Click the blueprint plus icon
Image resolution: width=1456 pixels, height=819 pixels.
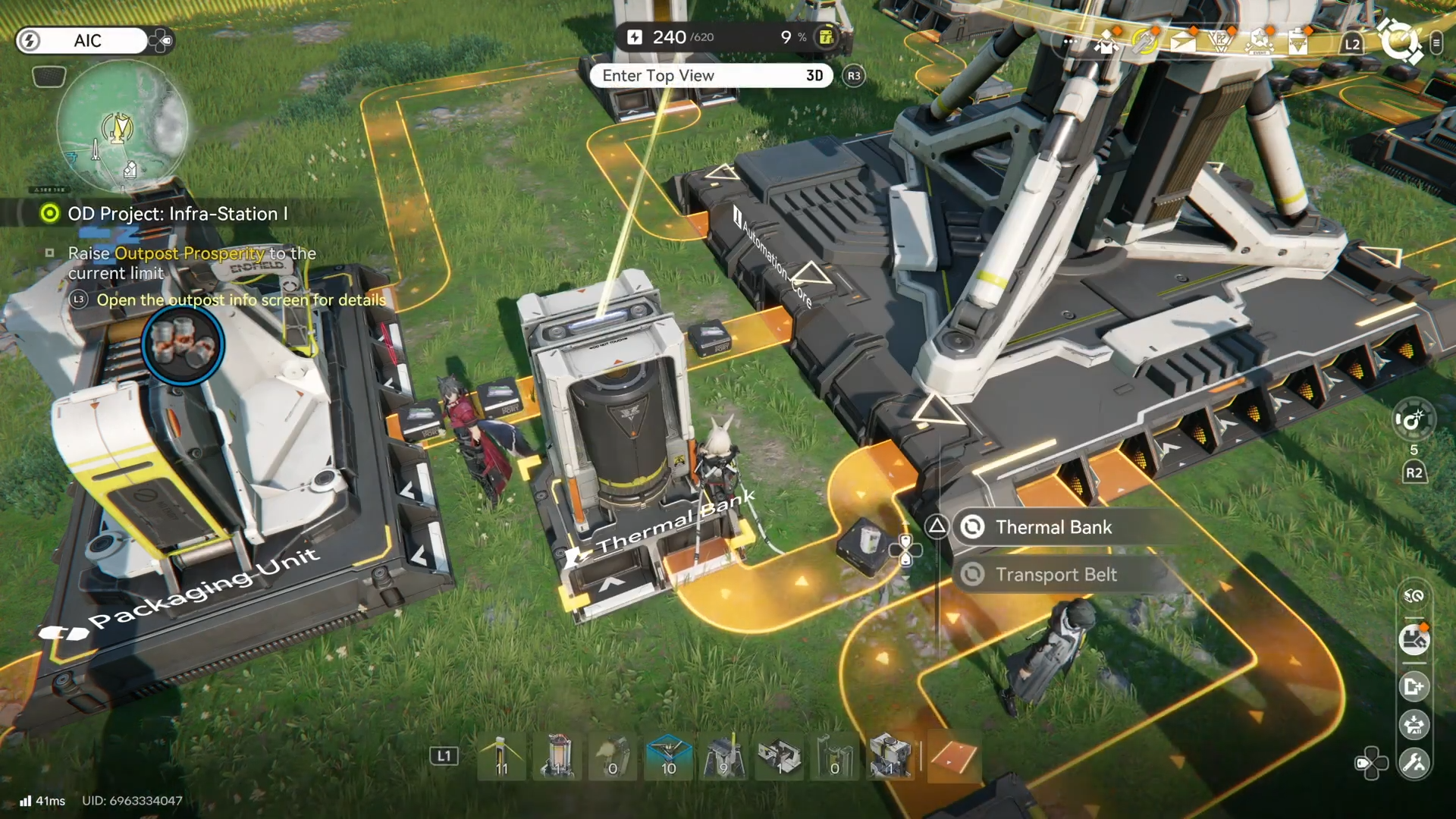[1414, 687]
